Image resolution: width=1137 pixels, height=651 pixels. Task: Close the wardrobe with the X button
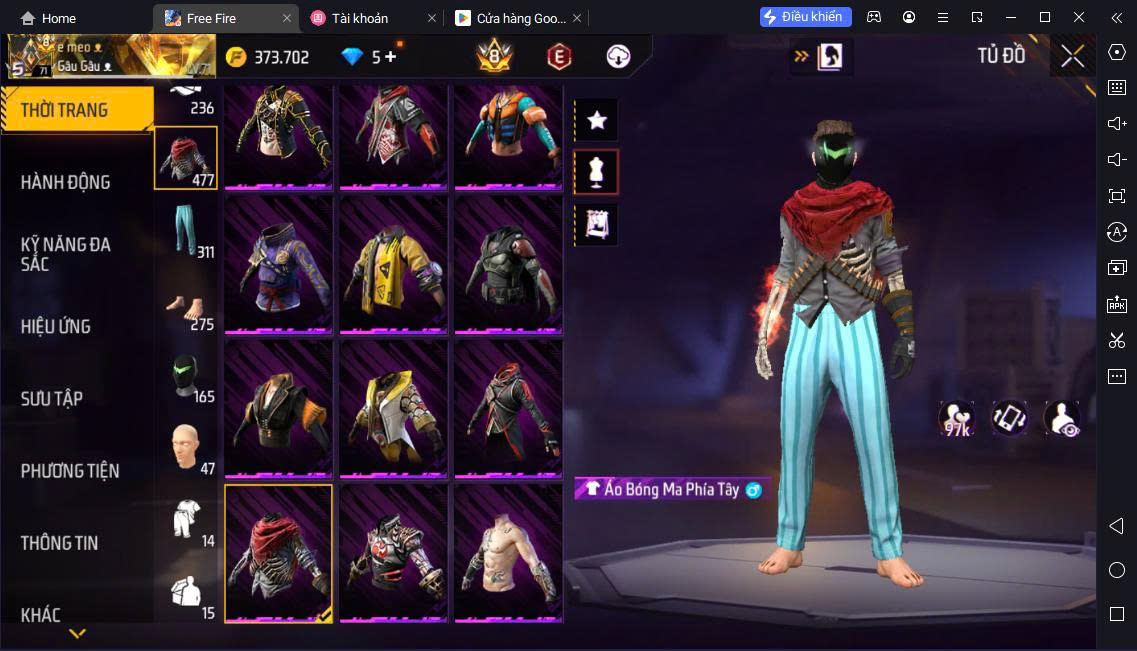click(1072, 56)
